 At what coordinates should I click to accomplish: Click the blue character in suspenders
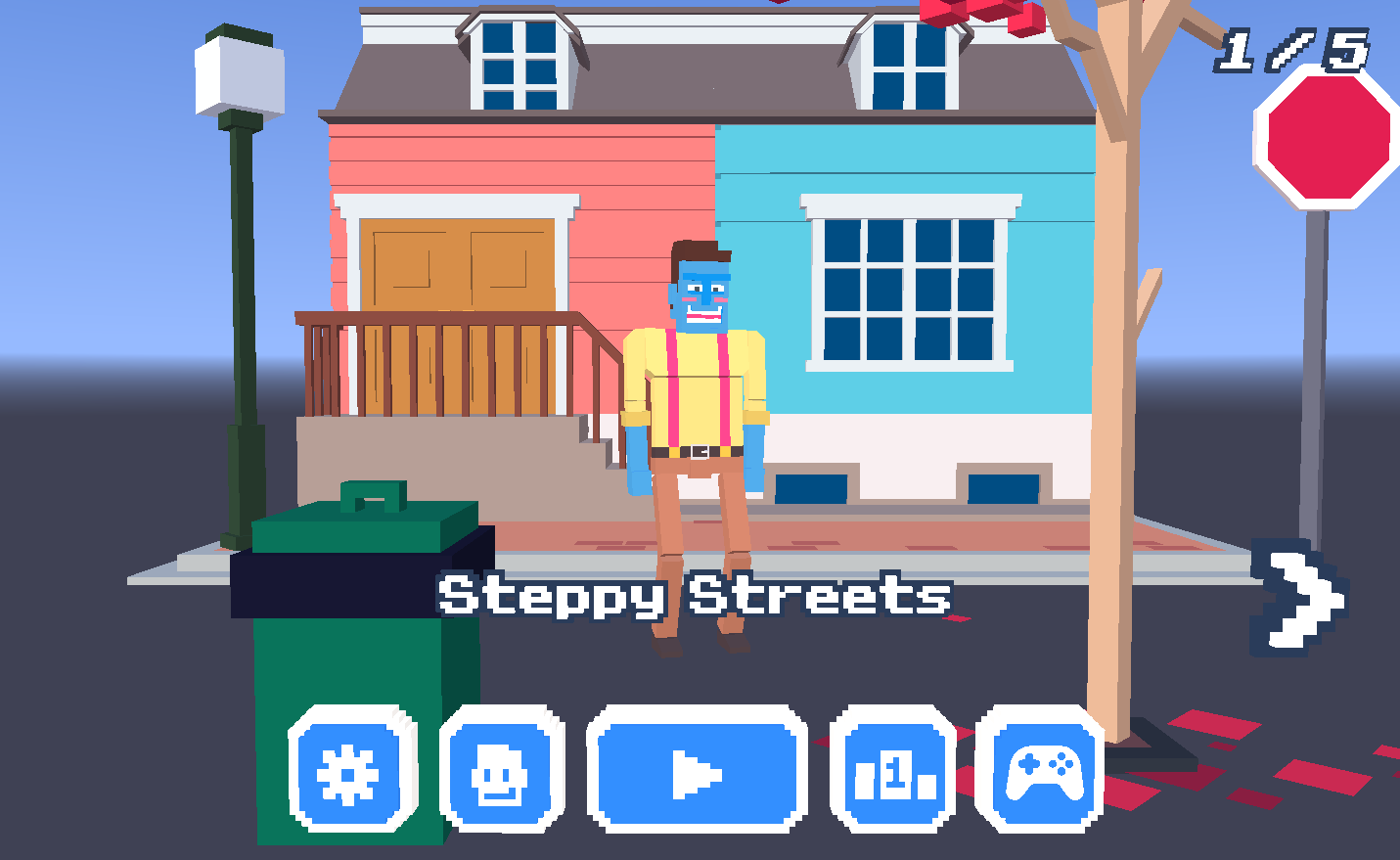[695, 391]
